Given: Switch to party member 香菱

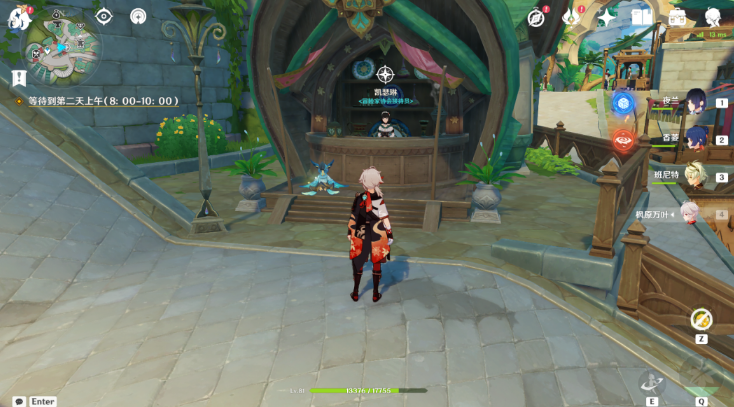Looking at the screenshot, I should point(692,138).
